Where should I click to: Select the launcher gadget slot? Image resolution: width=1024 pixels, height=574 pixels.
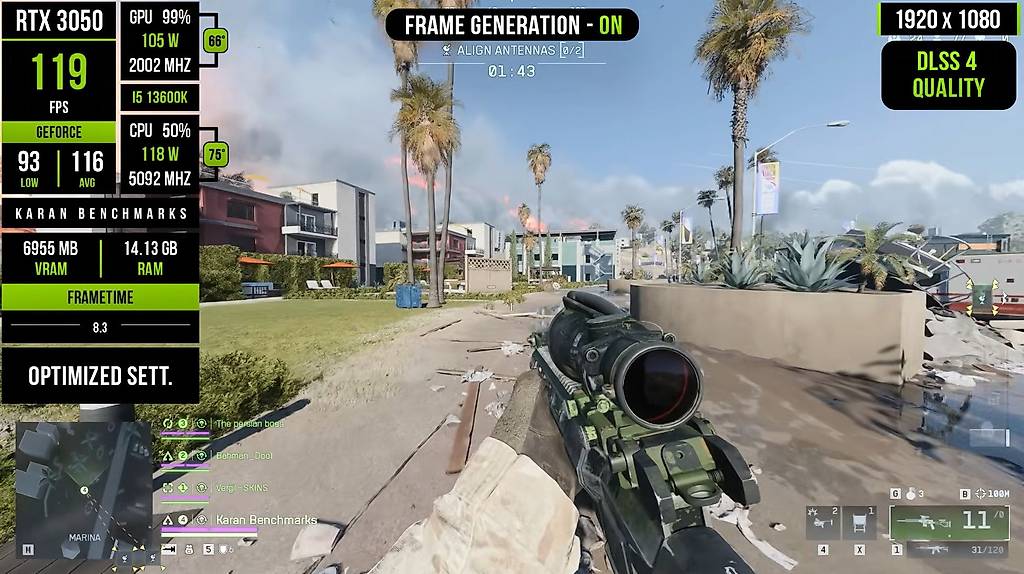coord(822,521)
